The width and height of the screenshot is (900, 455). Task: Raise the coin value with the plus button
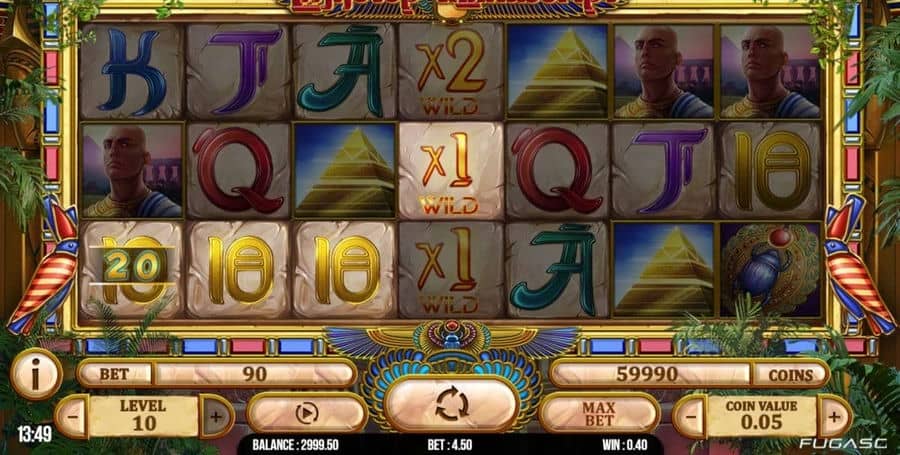point(835,415)
